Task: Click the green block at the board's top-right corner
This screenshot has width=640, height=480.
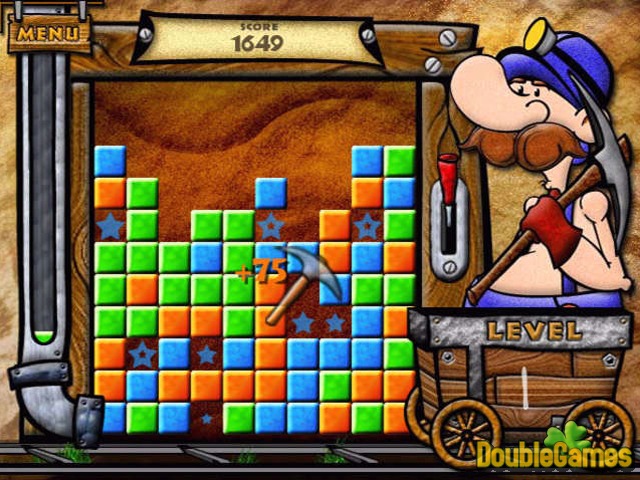Action: point(399,160)
